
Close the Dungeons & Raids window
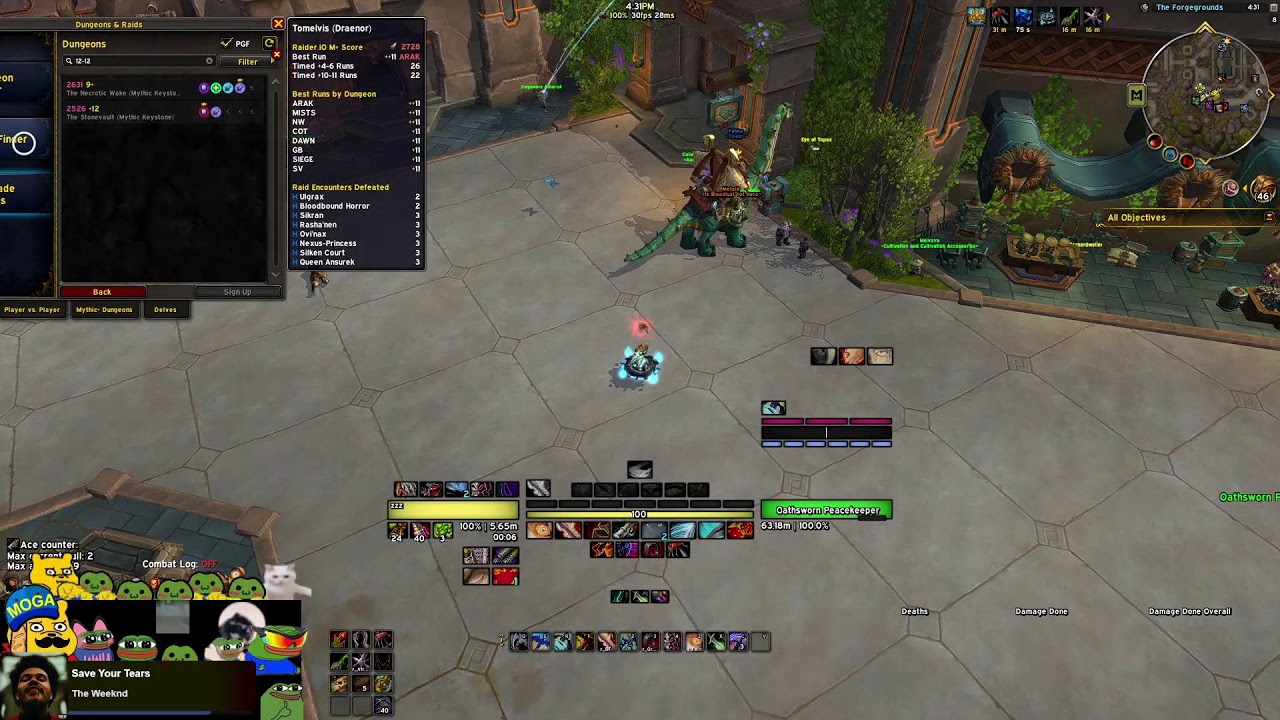[x=278, y=24]
